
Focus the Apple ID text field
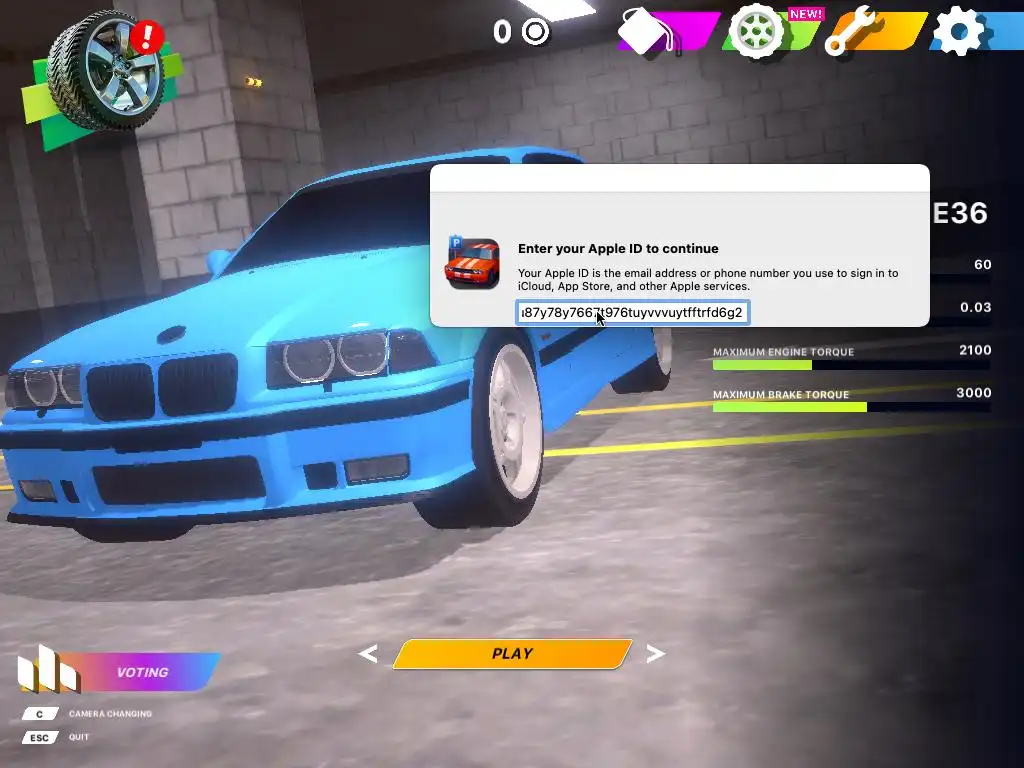(x=633, y=313)
